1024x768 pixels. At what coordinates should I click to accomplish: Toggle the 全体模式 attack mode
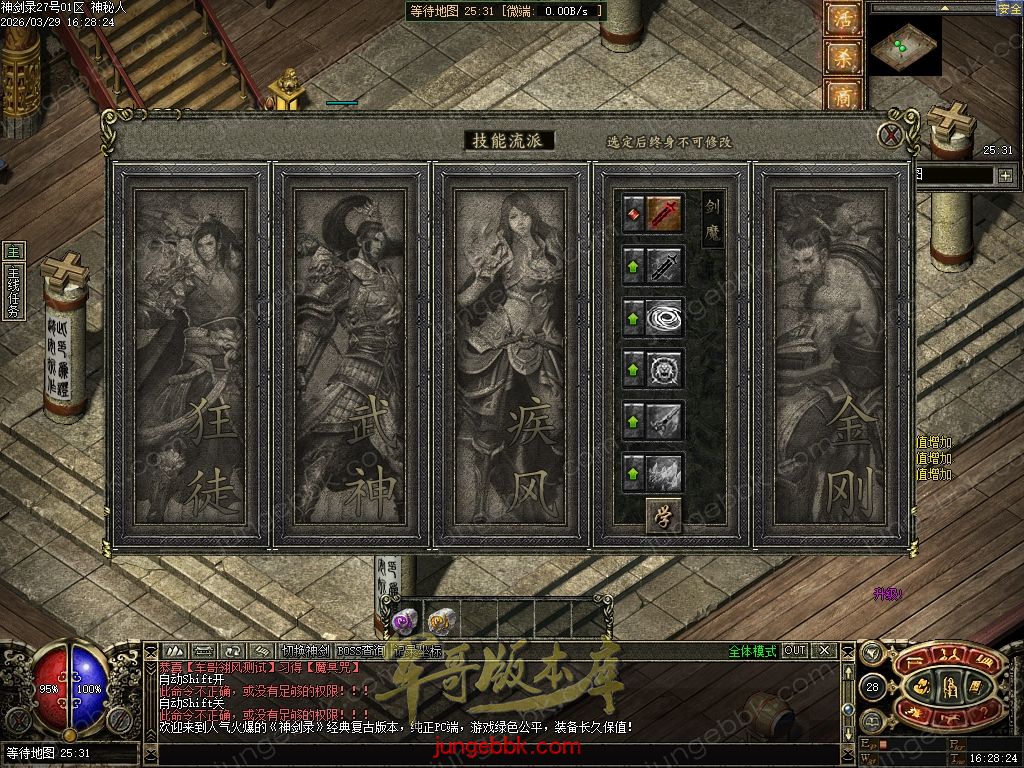click(752, 651)
